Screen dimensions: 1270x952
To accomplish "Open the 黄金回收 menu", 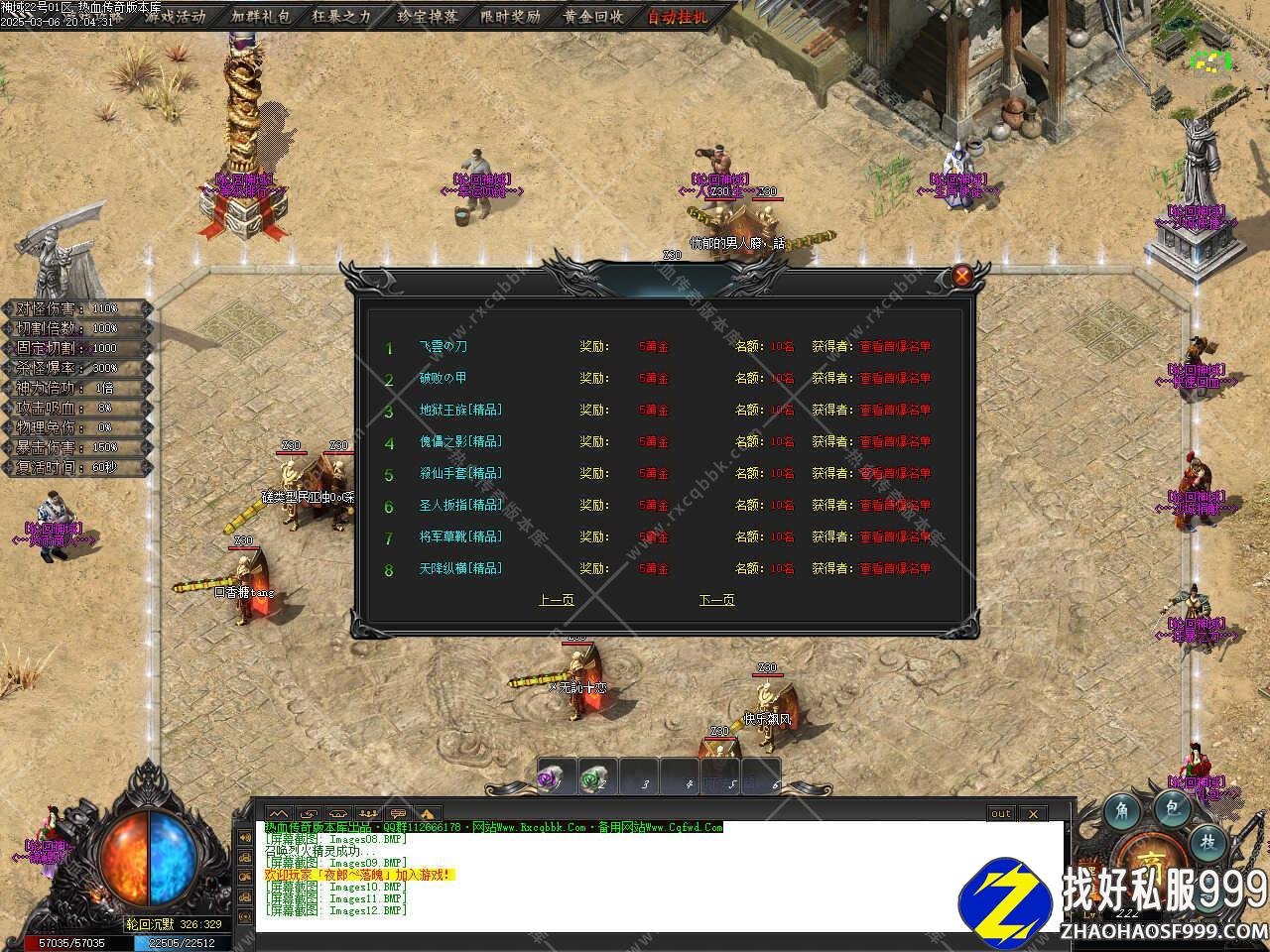I will pyautogui.click(x=593, y=16).
